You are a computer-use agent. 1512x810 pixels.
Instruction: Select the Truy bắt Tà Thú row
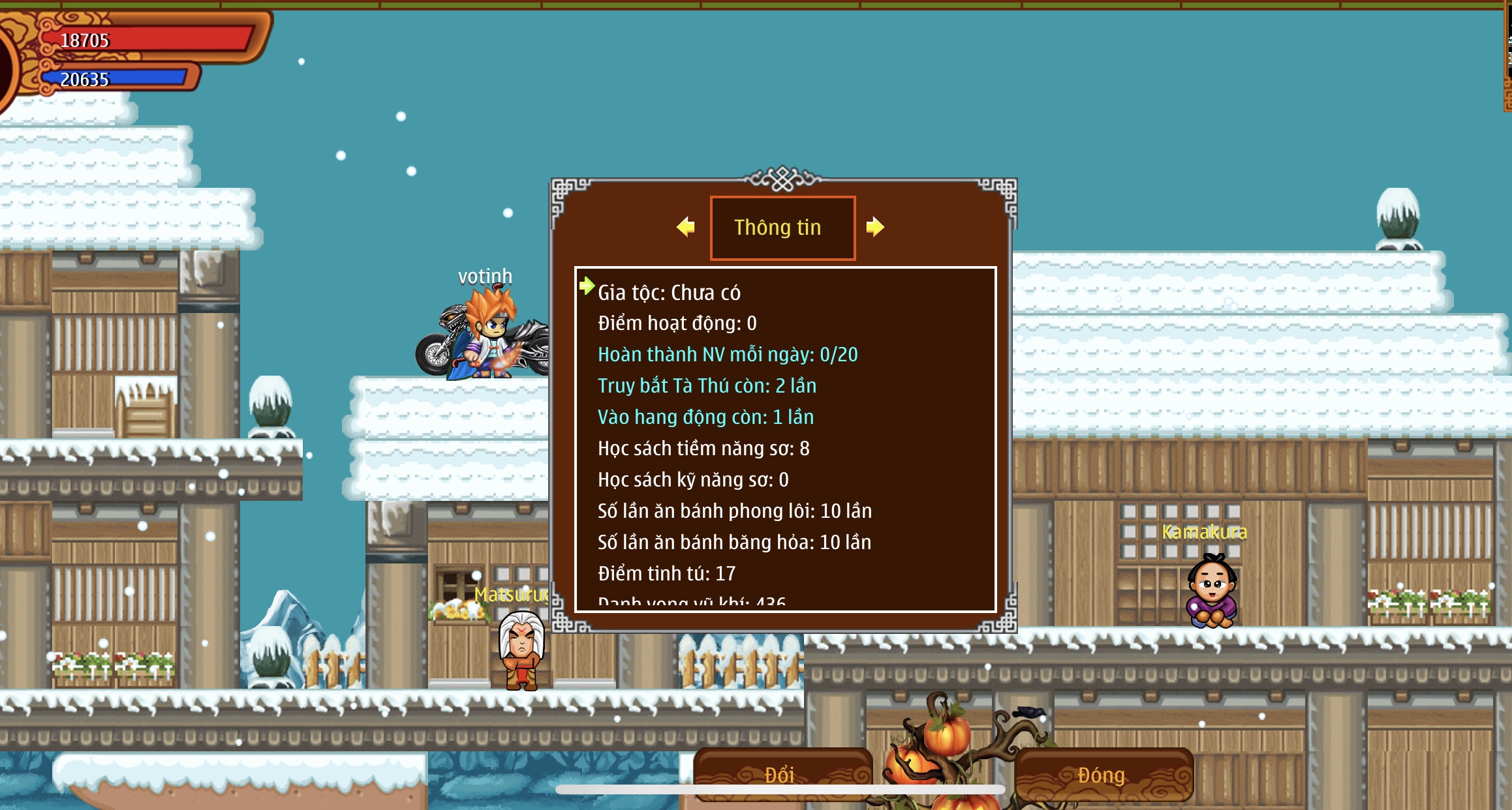[707, 386]
